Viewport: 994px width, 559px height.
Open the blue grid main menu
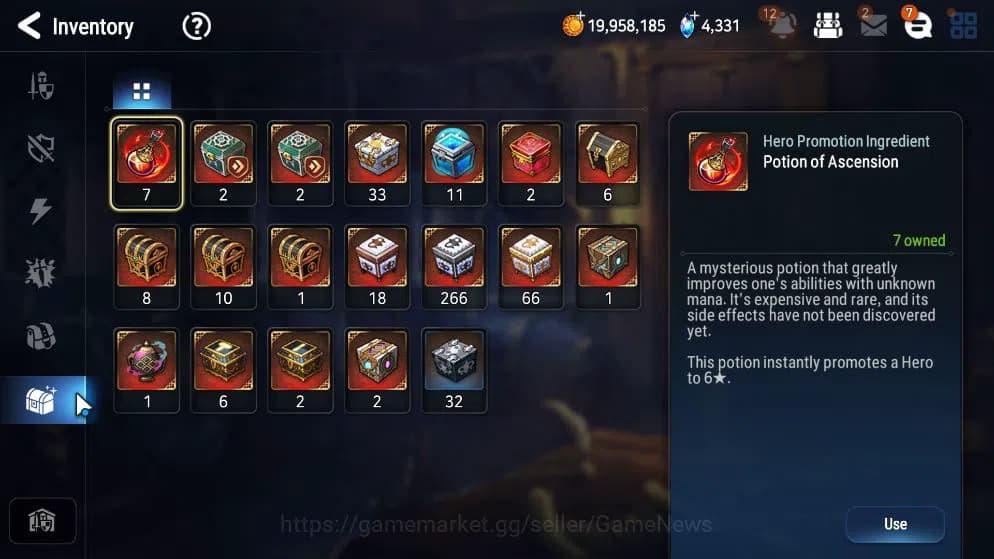point(964,25)
